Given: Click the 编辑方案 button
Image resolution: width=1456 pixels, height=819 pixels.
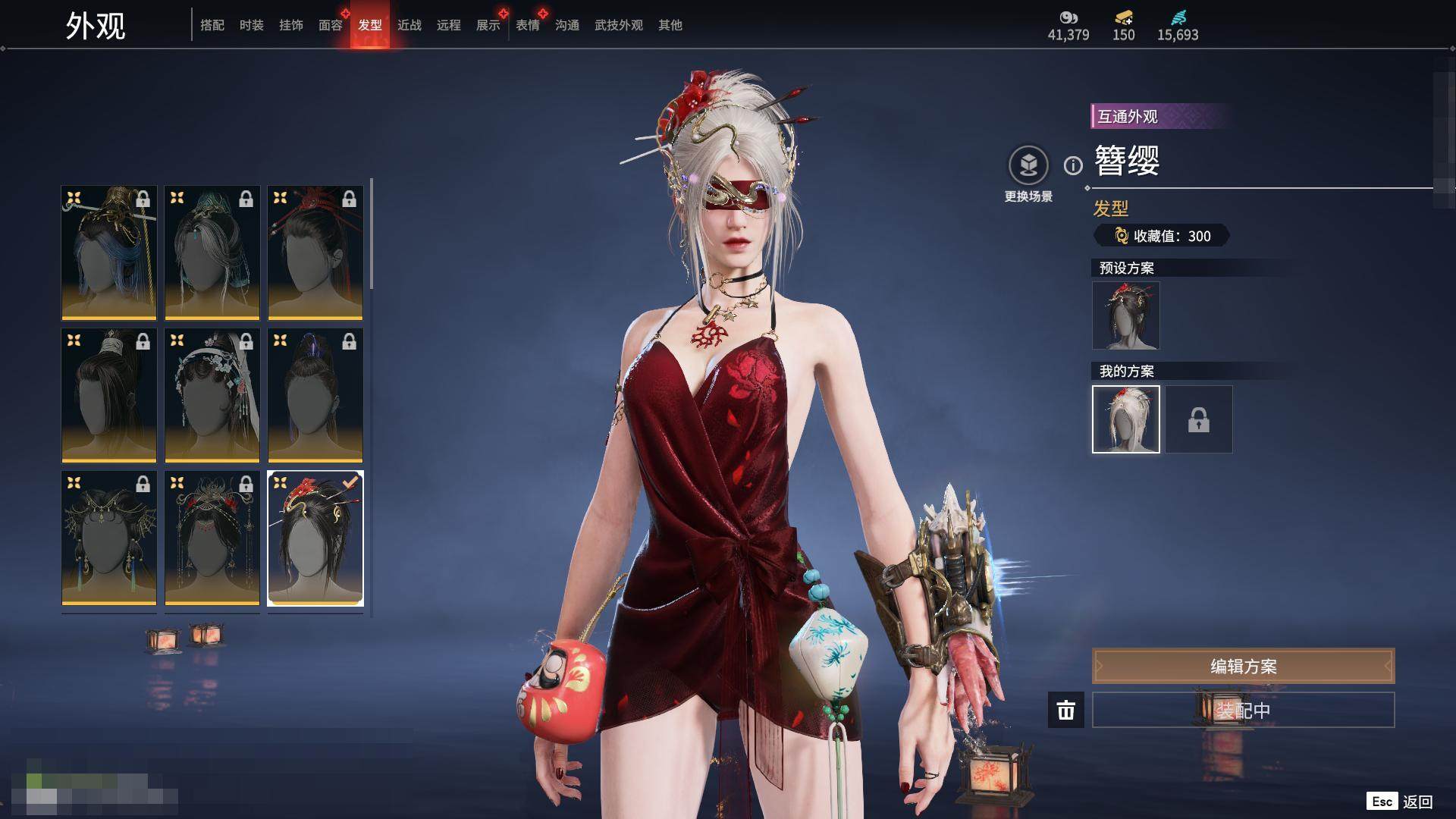Looking at the screenshot, I should (1243, 666).
